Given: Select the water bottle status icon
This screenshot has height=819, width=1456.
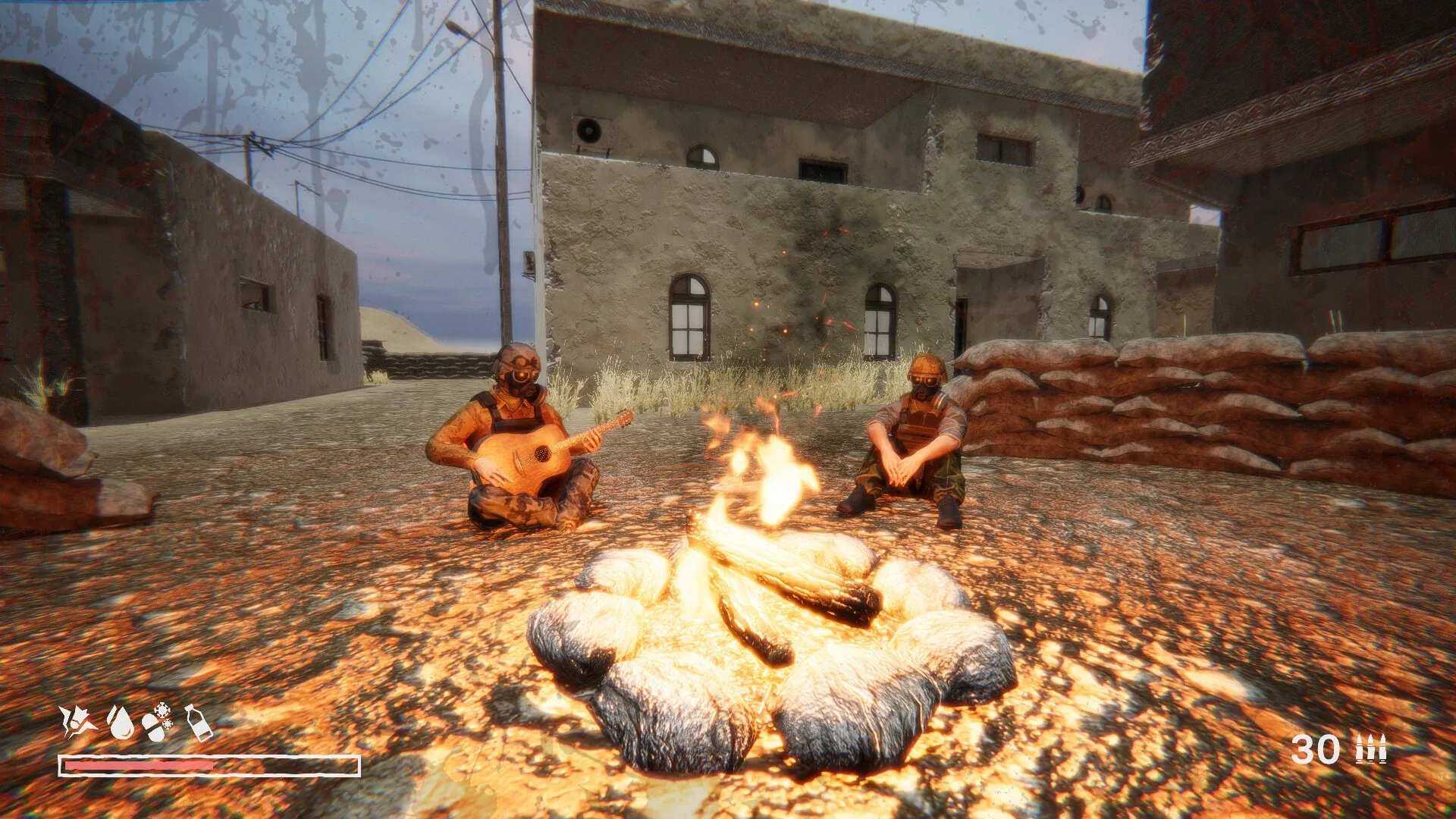Looking at the screenshot, I should point(199,724).
